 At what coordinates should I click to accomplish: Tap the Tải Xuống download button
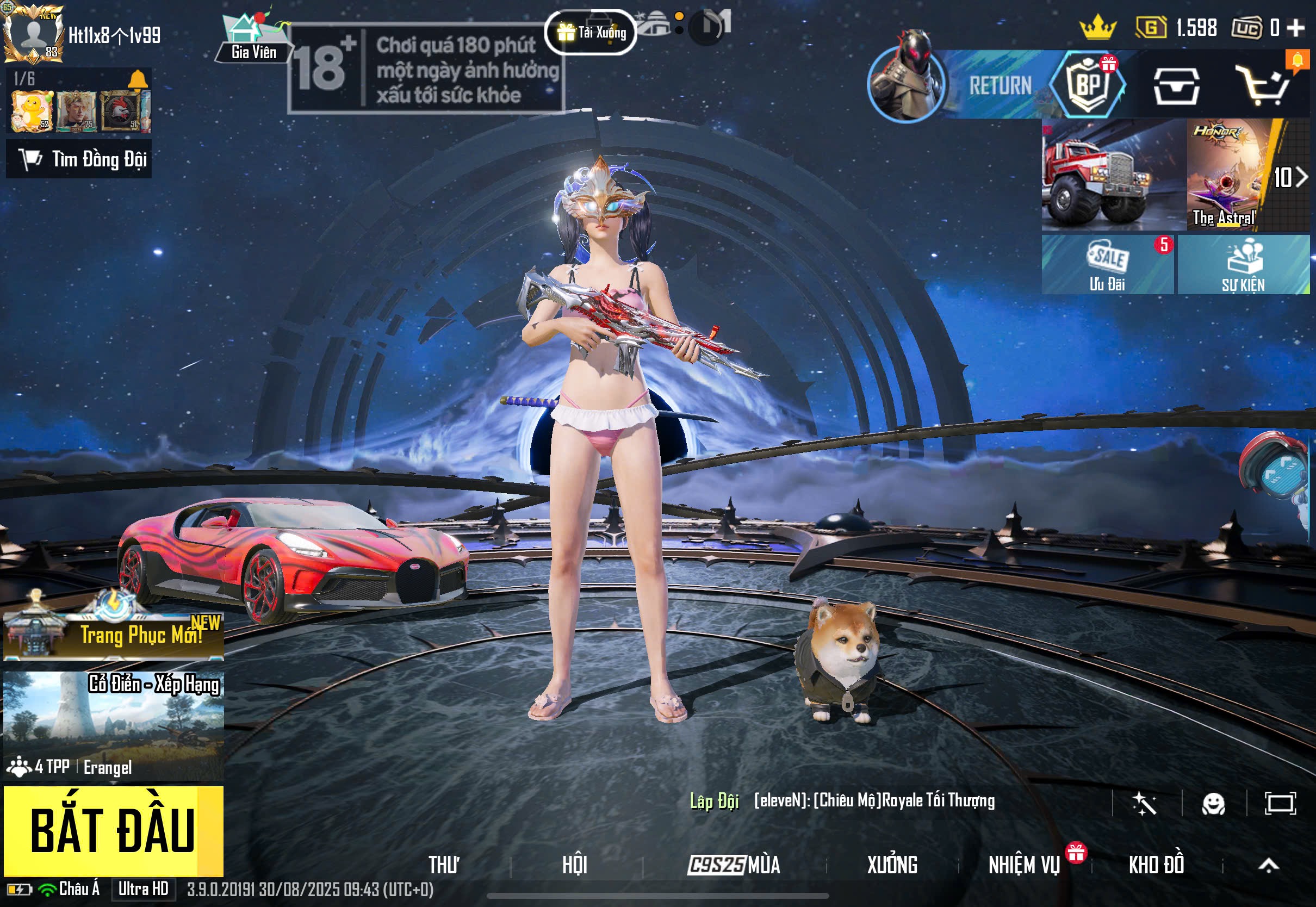click(x=591, y=33)
